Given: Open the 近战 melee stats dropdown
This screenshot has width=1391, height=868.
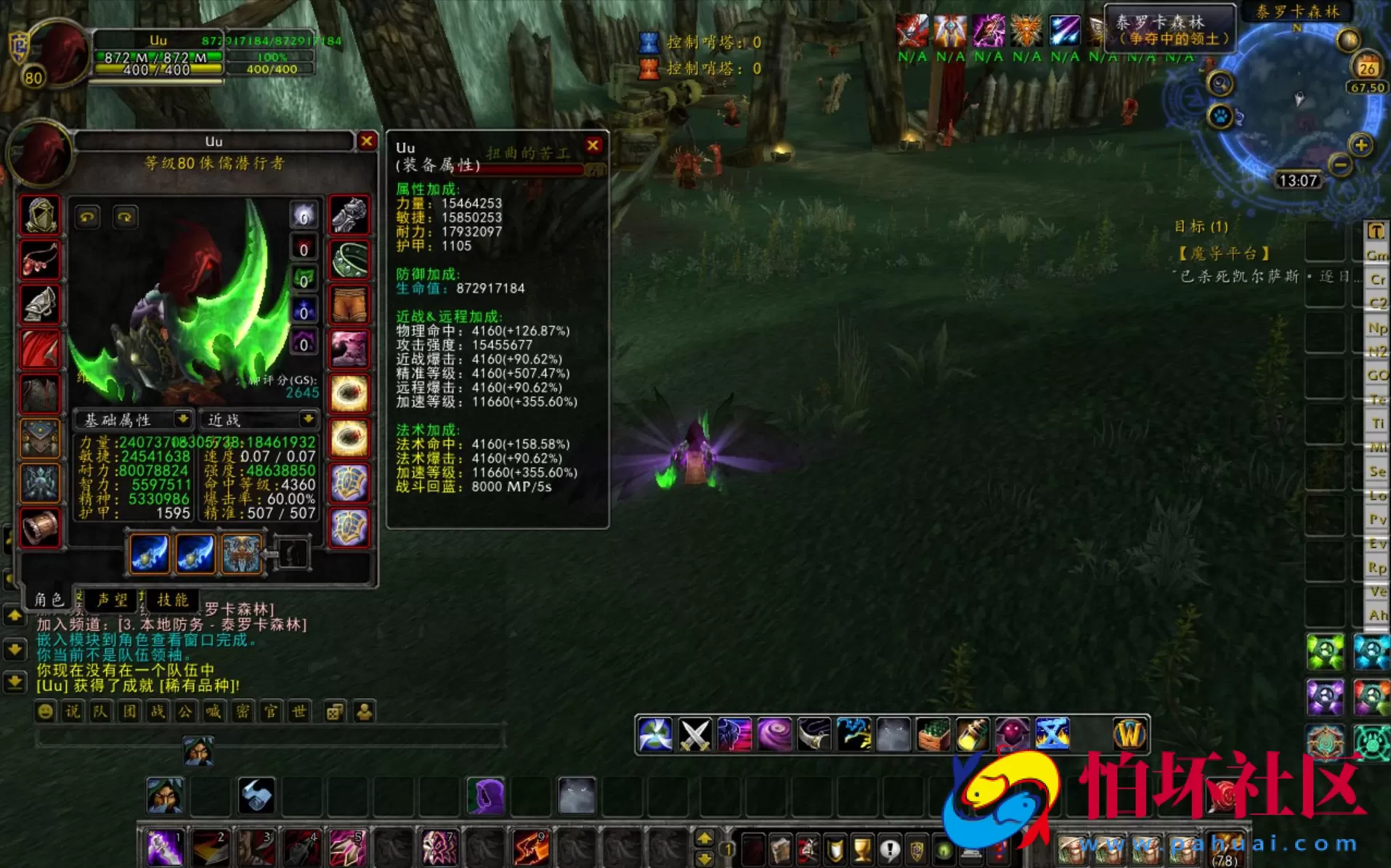Looking at the screenshot, I should 258,419.
